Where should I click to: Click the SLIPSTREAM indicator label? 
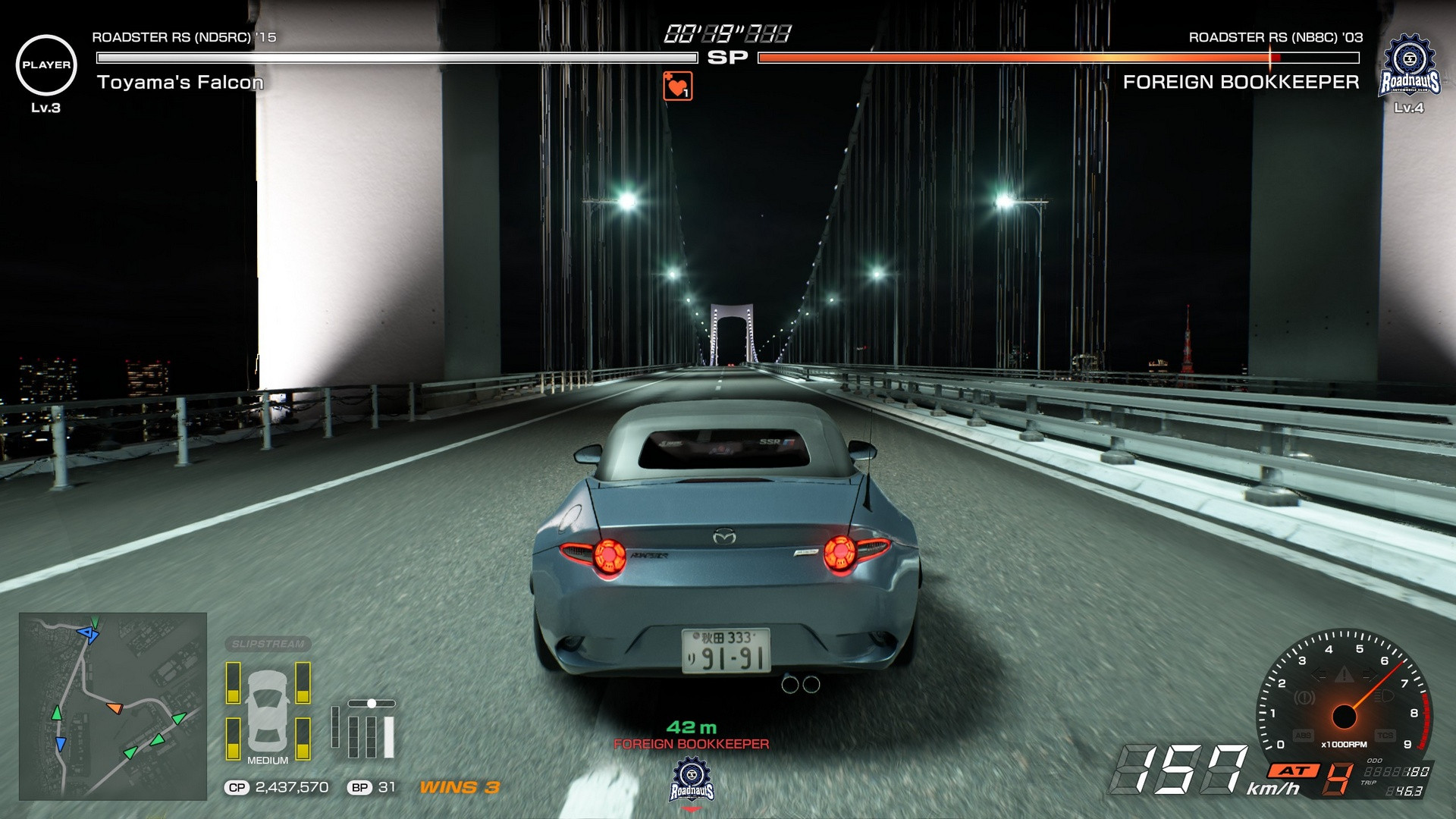268,644
